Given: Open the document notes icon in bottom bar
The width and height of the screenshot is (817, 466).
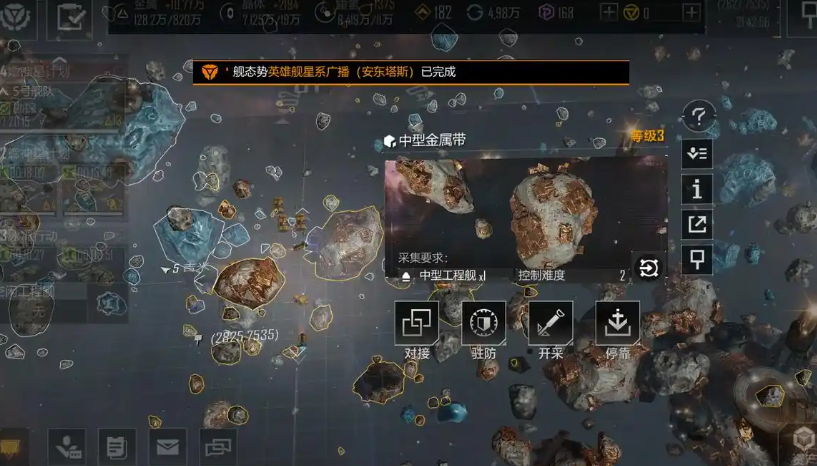Looking at the screenshot, I should tap(116, 446).
